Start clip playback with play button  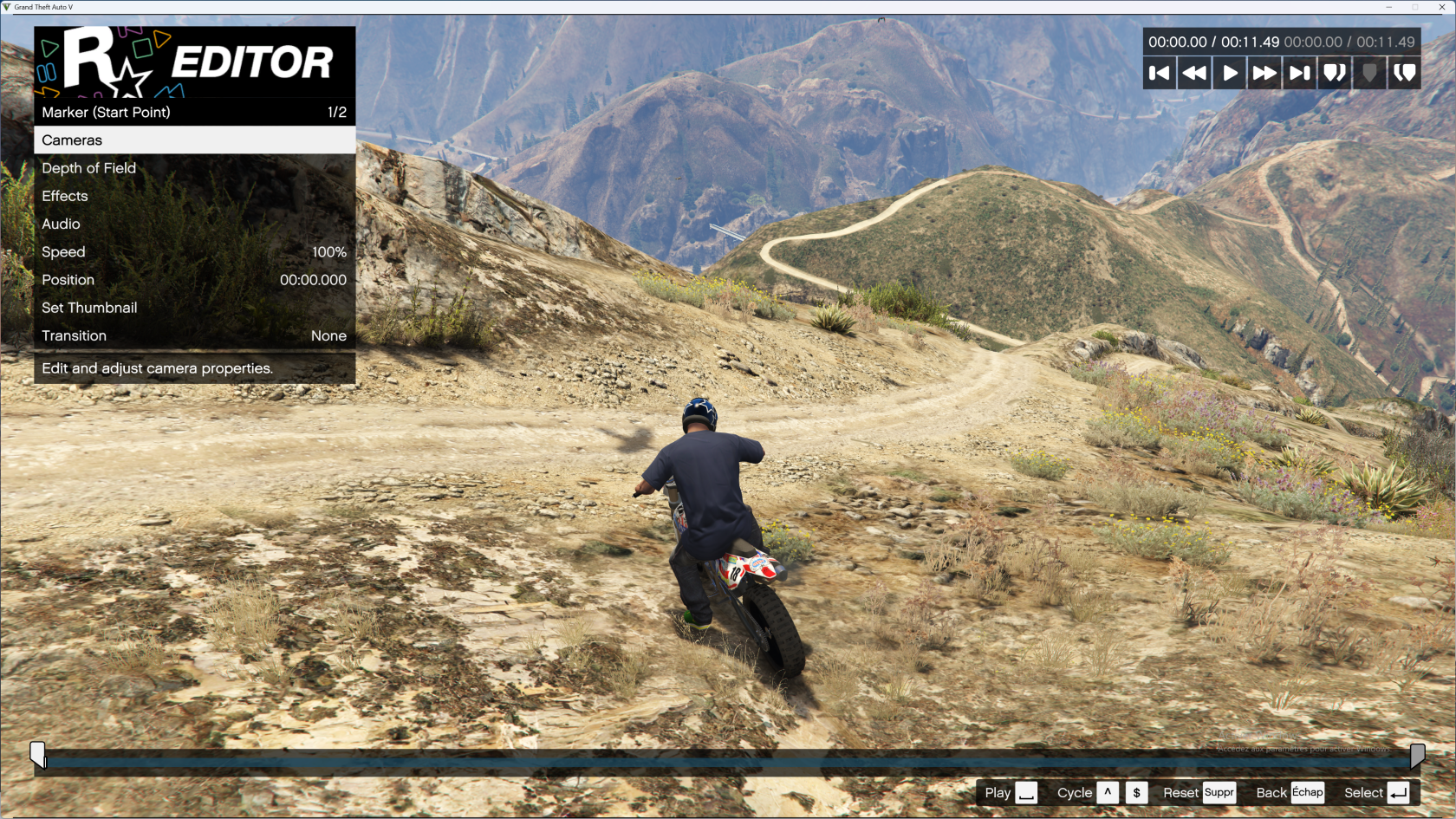[x=1230, y=73]
